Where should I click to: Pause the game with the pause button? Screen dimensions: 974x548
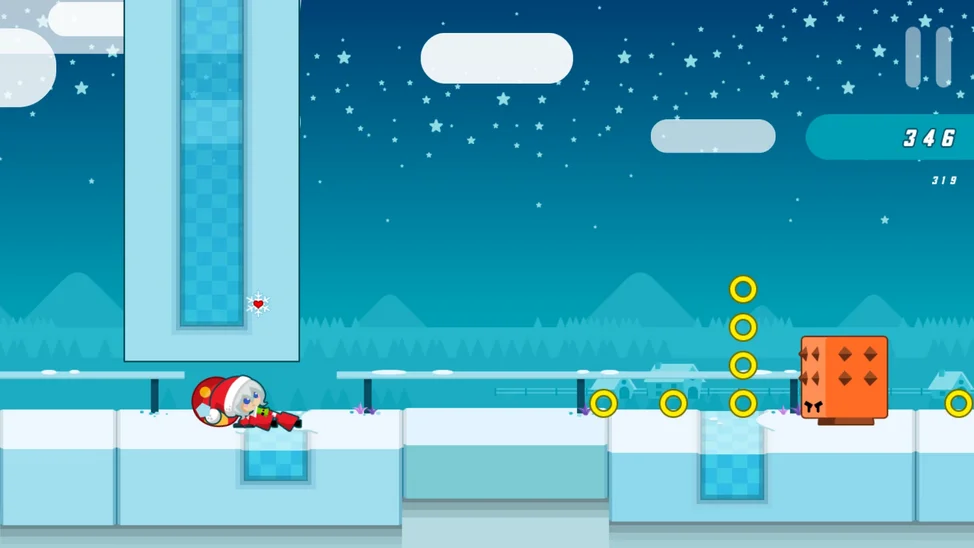tap(927, 57)
